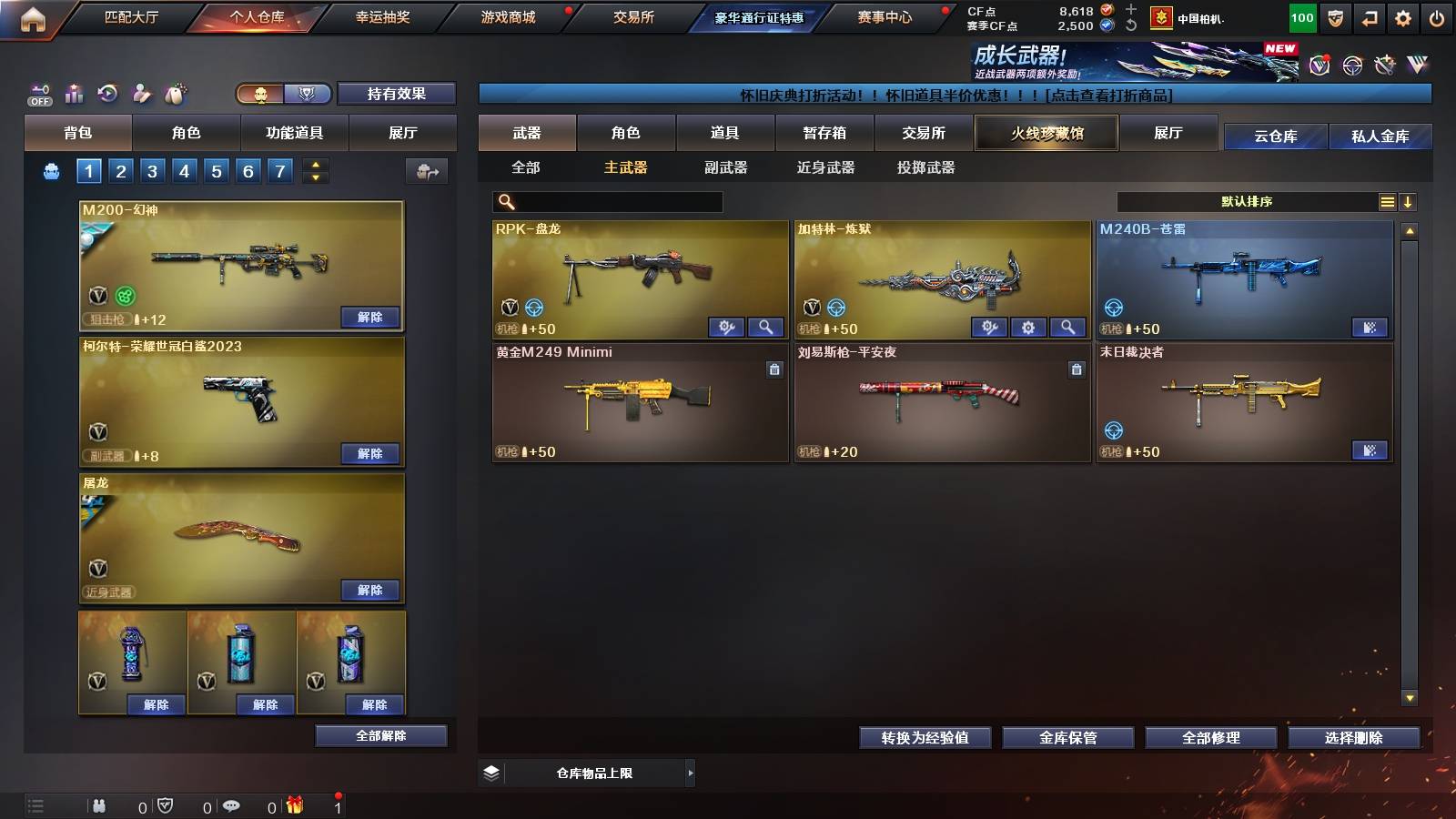The image size is (1456, 819).
Task: Click the magnifier inspect icon on RPK-盘龙 card
Action: pos(767,326)
